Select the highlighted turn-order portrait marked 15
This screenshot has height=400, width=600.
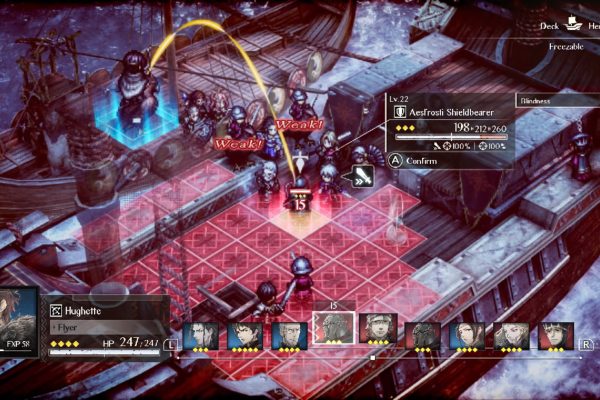coord(333,330)
